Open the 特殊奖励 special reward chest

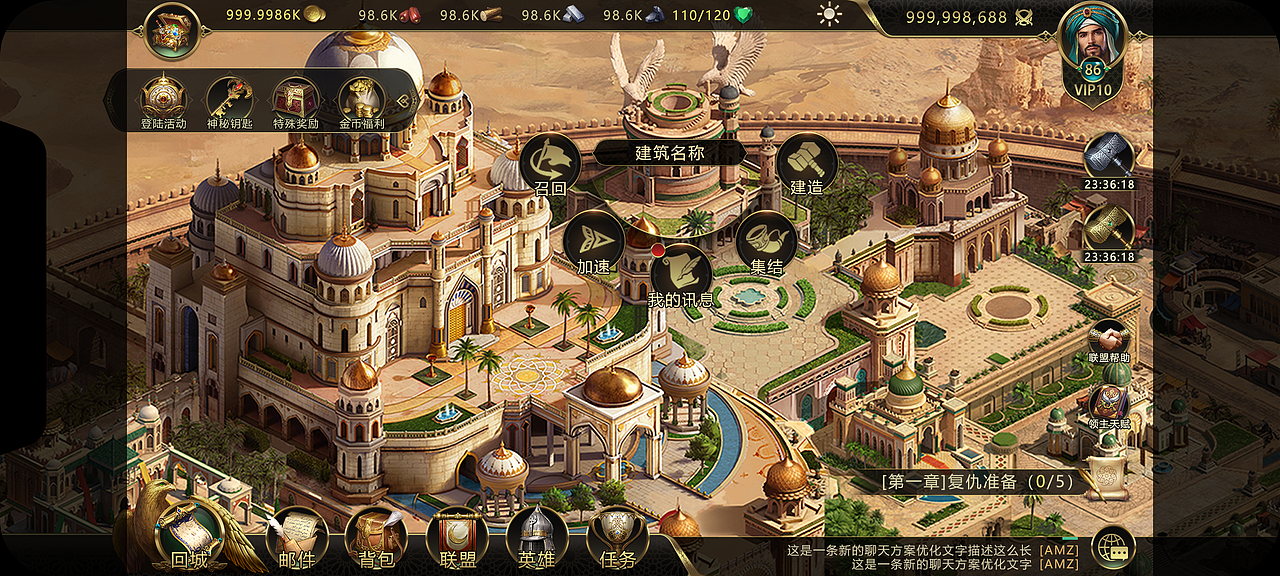point(295,99)
